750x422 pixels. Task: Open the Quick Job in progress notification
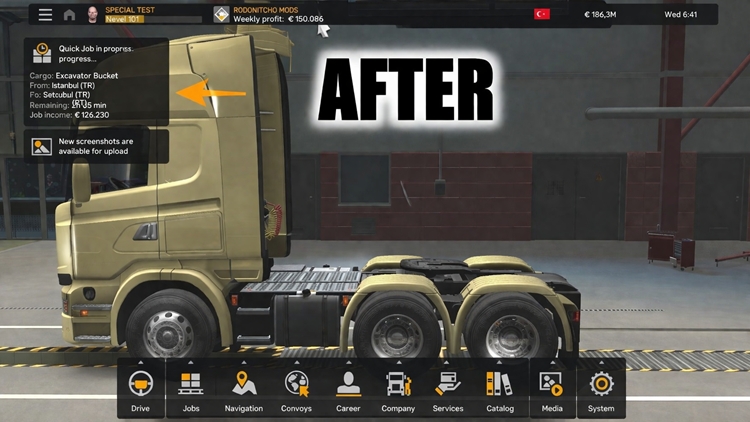[96, 82]
